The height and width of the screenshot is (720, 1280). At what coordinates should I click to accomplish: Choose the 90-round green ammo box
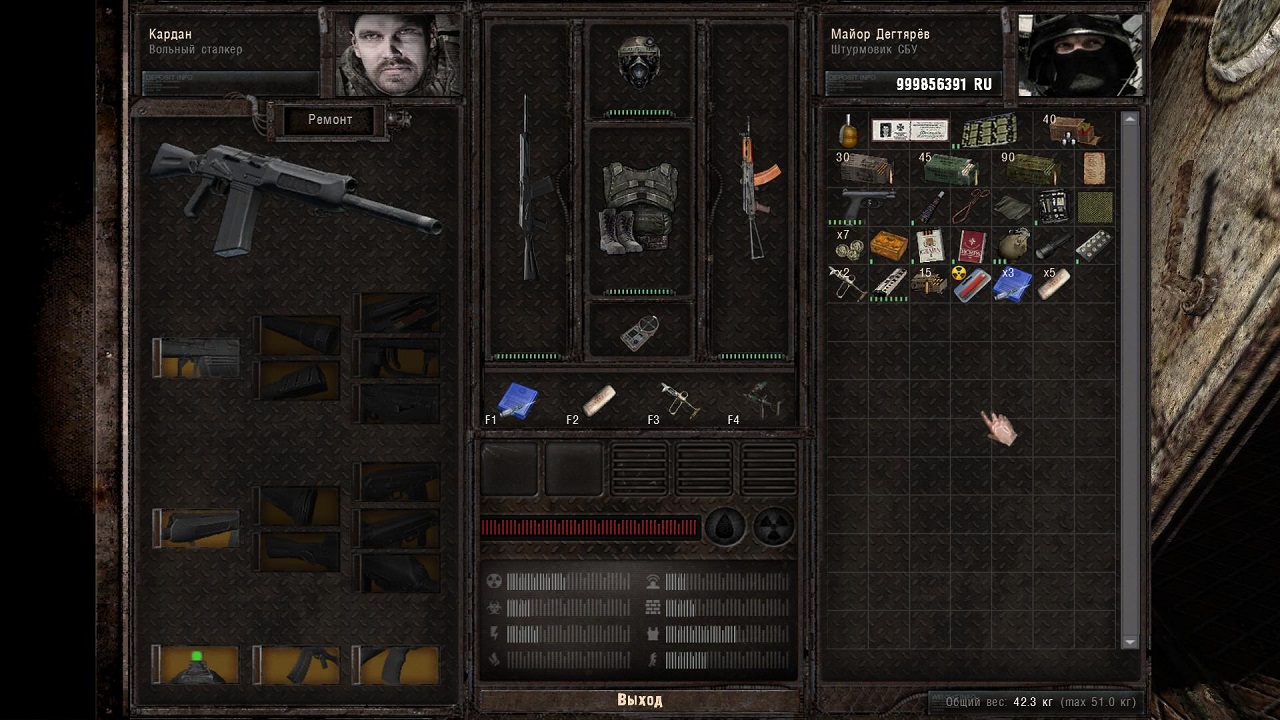tap(1030, 169)
